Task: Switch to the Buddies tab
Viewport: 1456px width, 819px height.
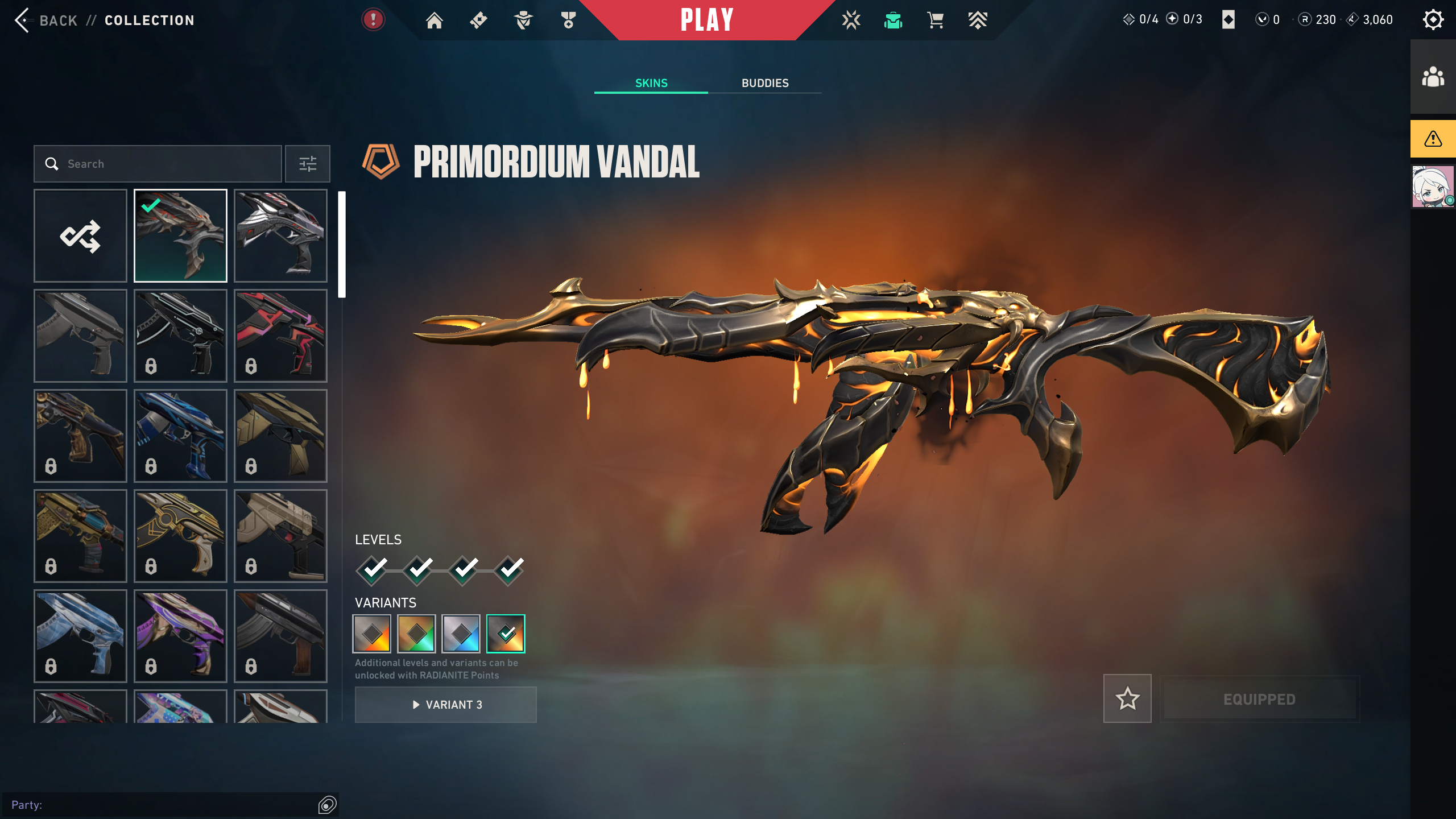Action: [764, 83]
